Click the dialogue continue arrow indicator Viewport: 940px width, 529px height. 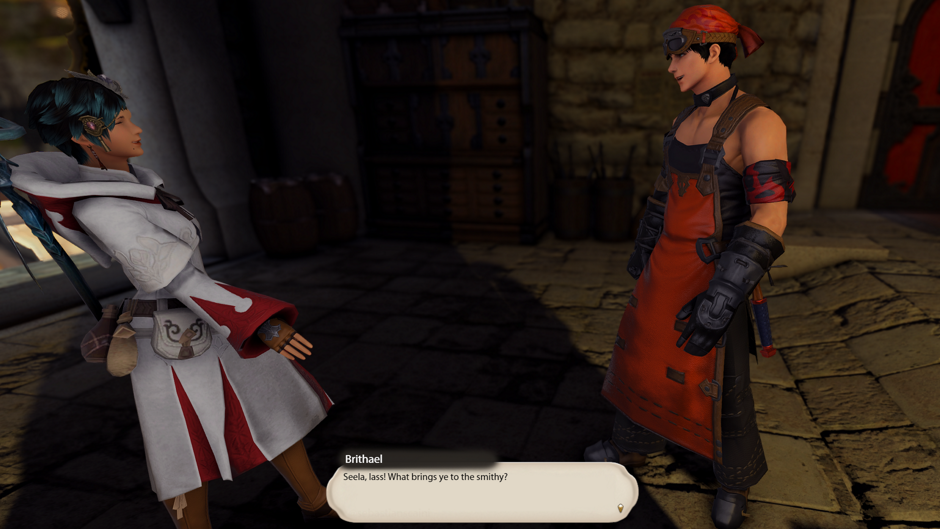(620, 509)
